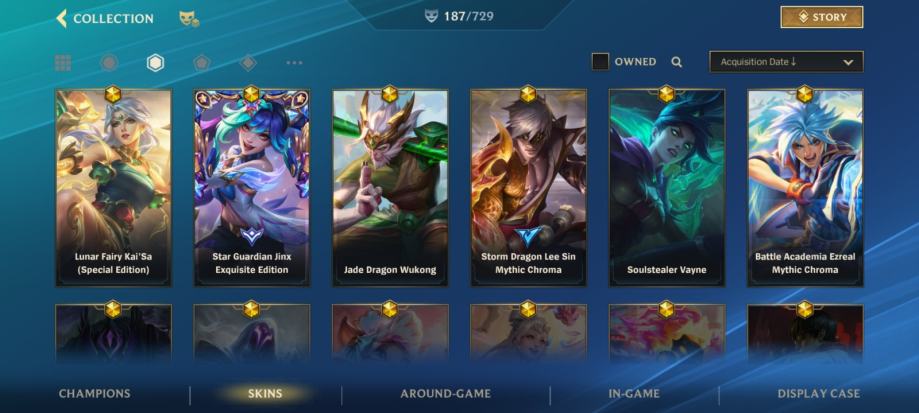The width and height of the screenshot is (919, 413).
Task: Open the skin search magnifier
Action: [677, 62]
